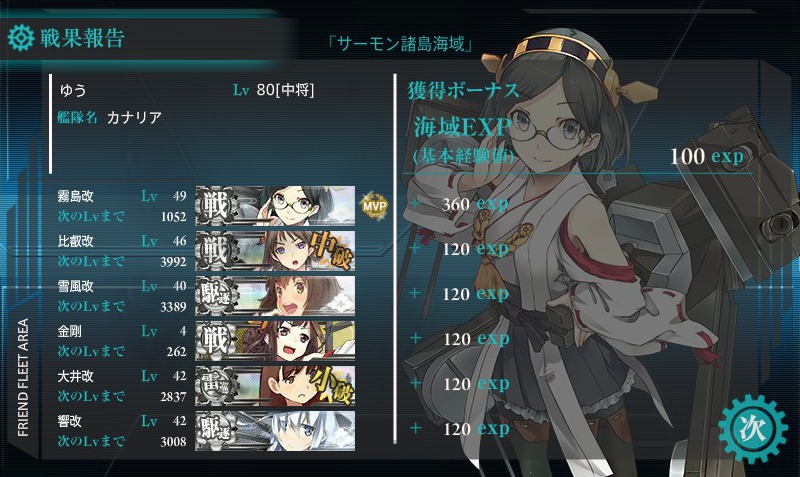Screen dimensions: 800x477
Task: Advance with the 次 (Next) gear button
Action: [x=753, y=426]
